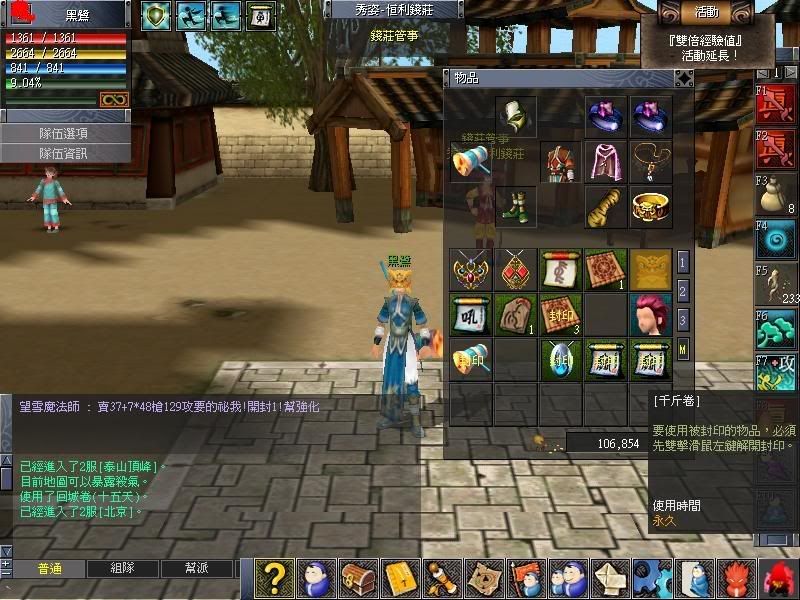Select the red-haired head item in inventory
Image resolution: width=800 pixels, height=600 pixels.
[x=651, y=314]
